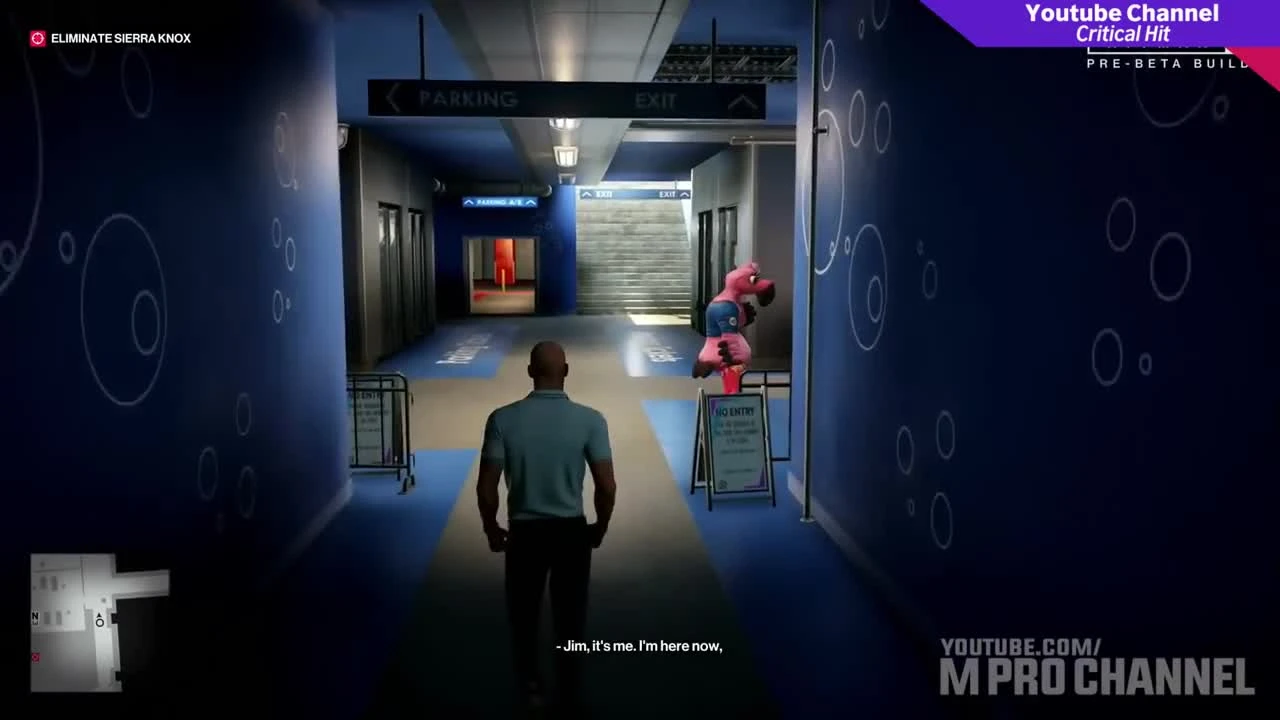Click the red Eliminate Sierra Knox objective icon
Screen dimensions: 1280x720
pos(37,38)
